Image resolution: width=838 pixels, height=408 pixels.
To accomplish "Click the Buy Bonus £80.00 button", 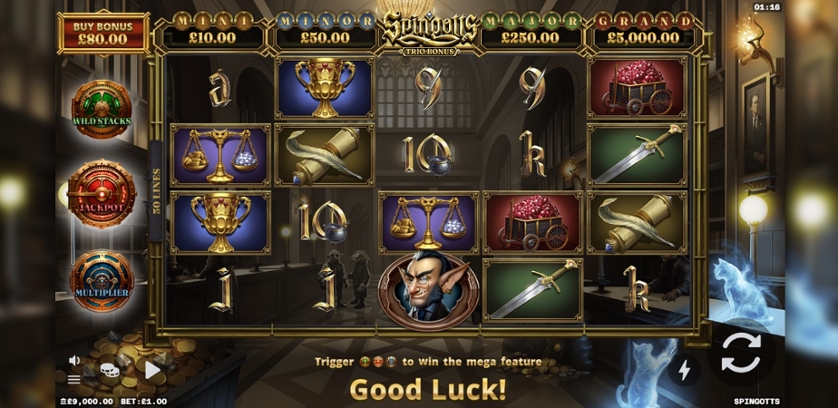I will (103, 33).
